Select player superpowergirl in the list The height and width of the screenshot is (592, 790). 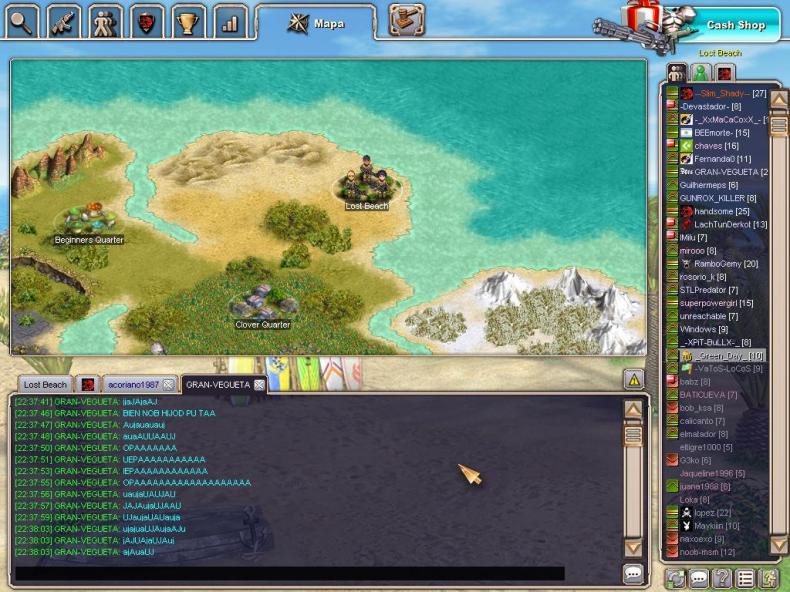click(716, 303)
